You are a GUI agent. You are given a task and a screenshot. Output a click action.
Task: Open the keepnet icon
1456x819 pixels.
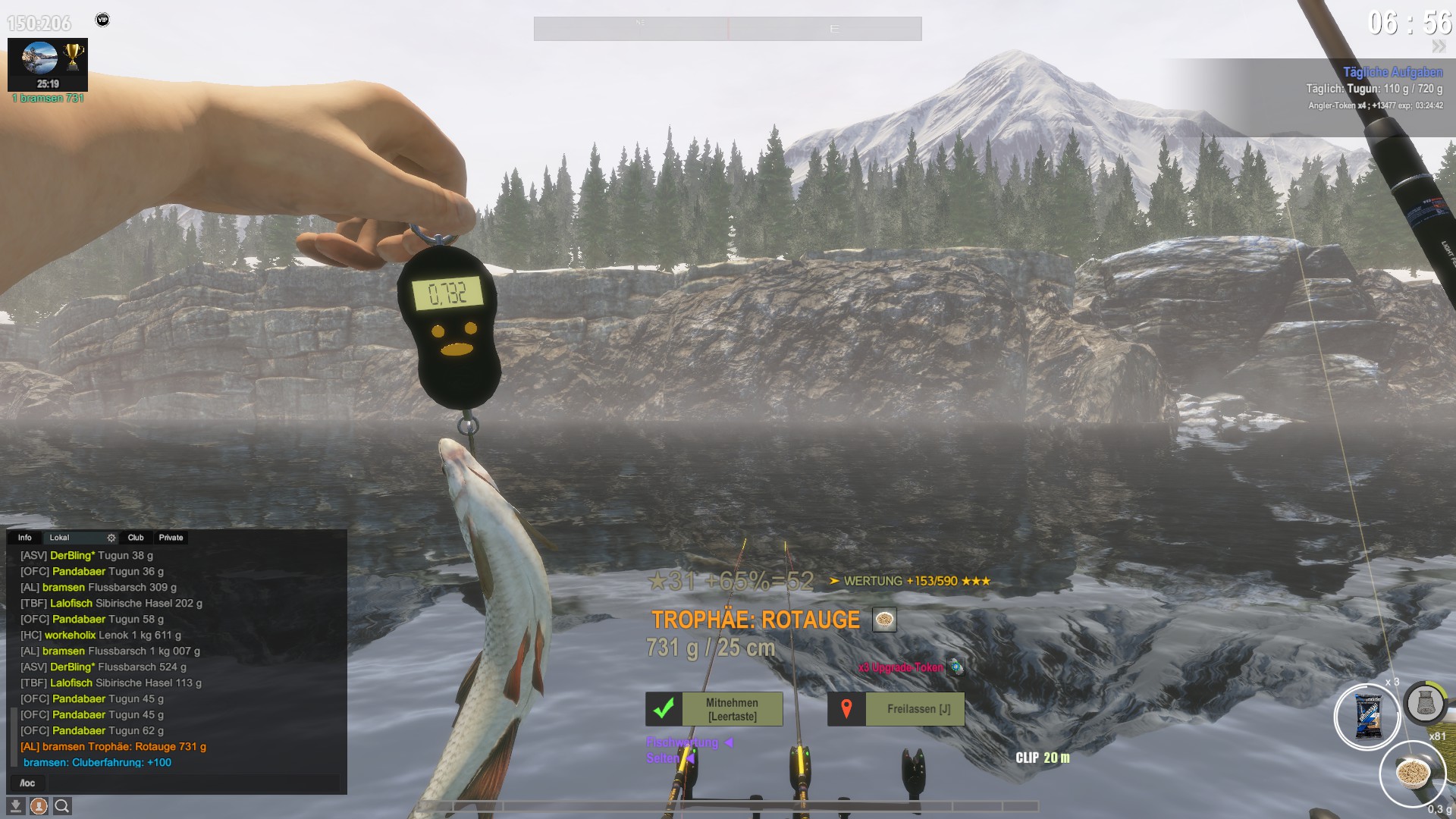[1425, 703]
